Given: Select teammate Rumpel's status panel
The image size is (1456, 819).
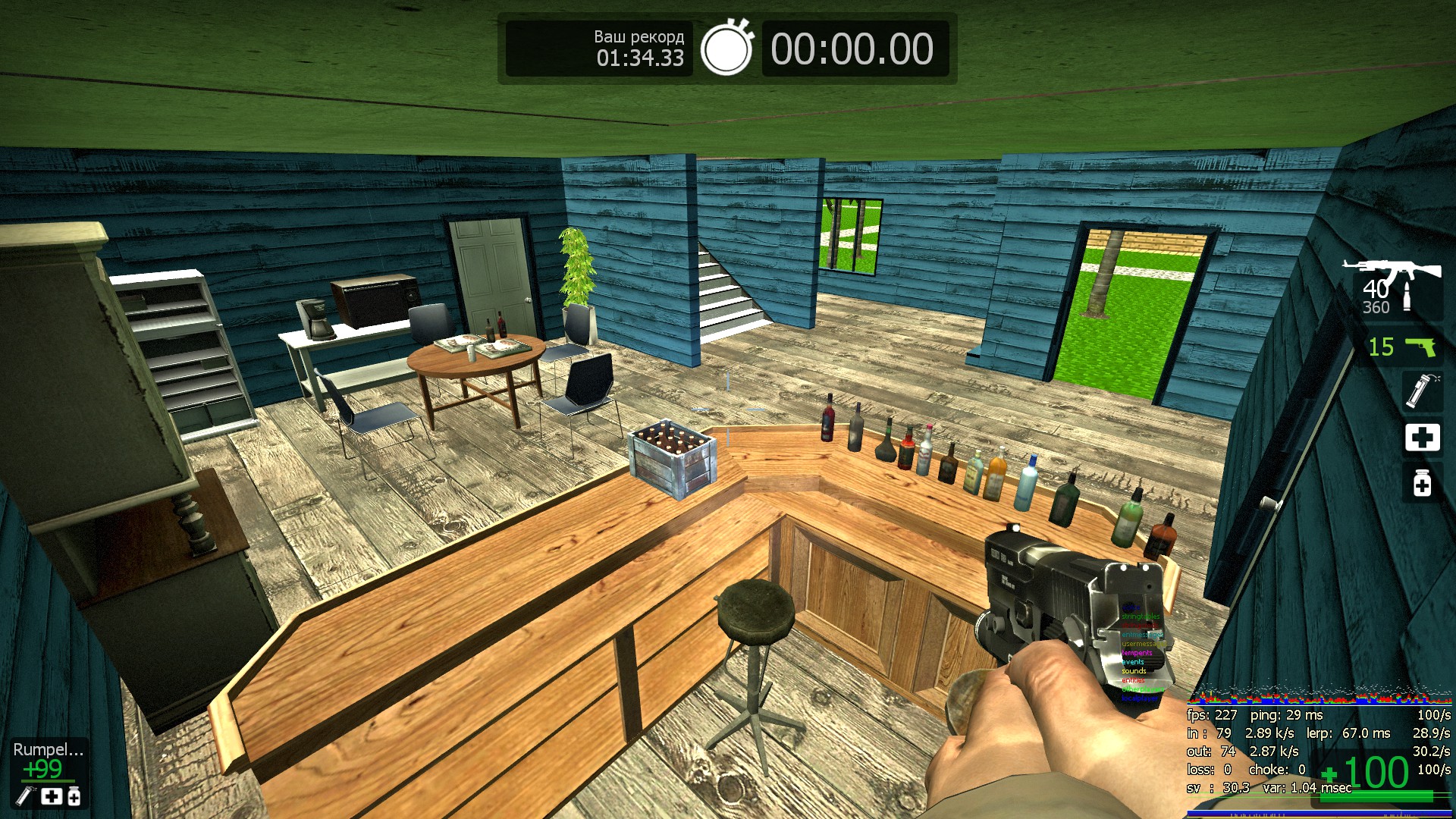Looking at the screenshot, I should click(x=49, y=772).
